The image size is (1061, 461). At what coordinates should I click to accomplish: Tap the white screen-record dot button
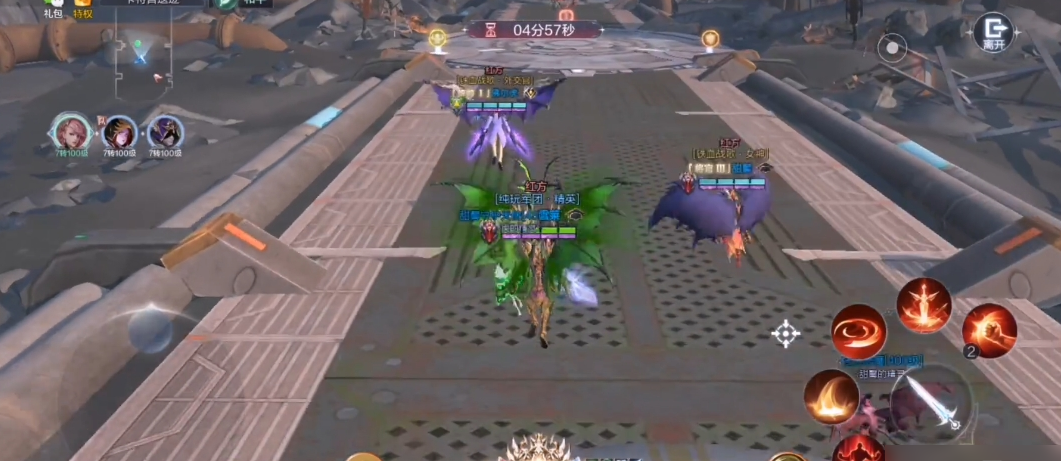[892, 47]
